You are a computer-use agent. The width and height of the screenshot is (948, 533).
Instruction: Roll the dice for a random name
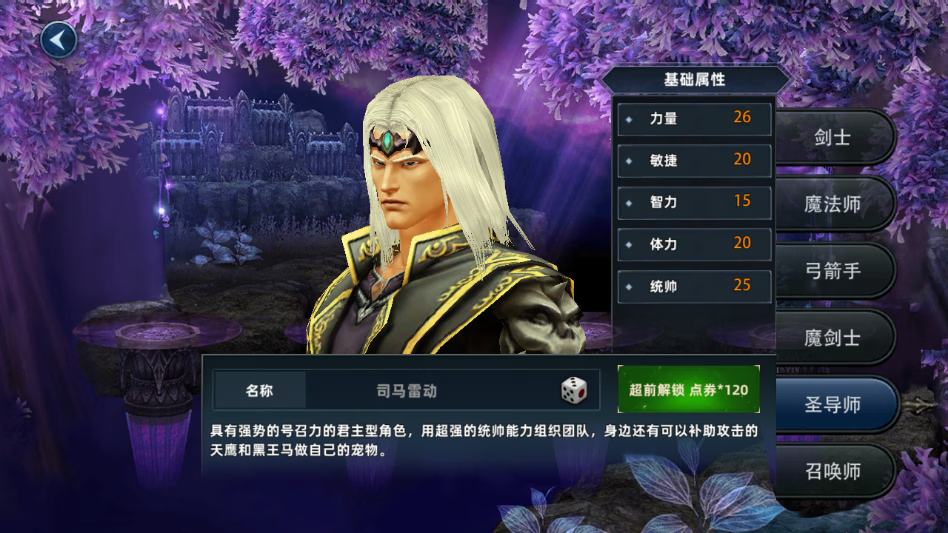[574, 390]
